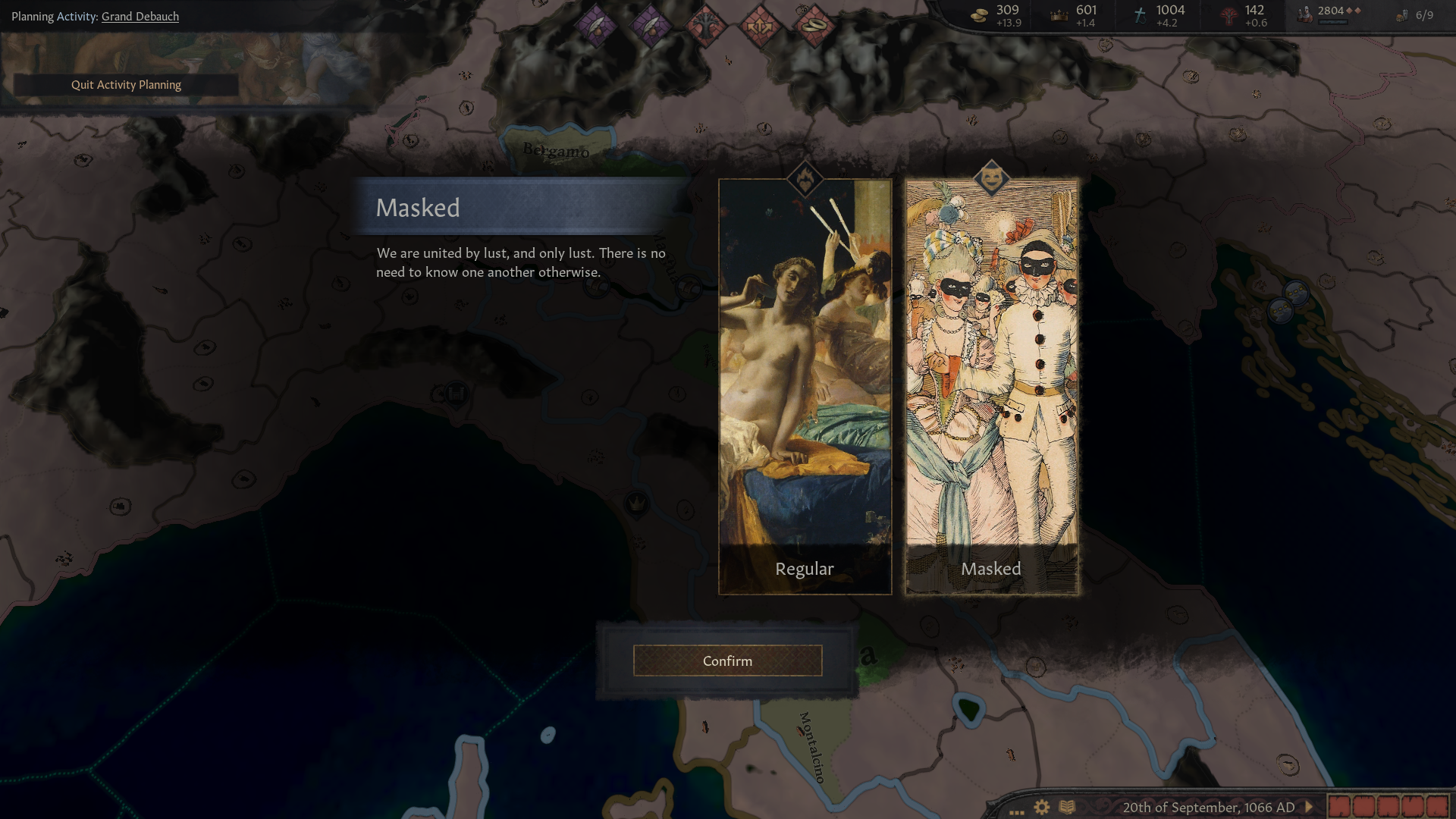This screenshot has width=1456, height=819.
Task: Unpause game with the play arrow
Action: [1308, 807]
